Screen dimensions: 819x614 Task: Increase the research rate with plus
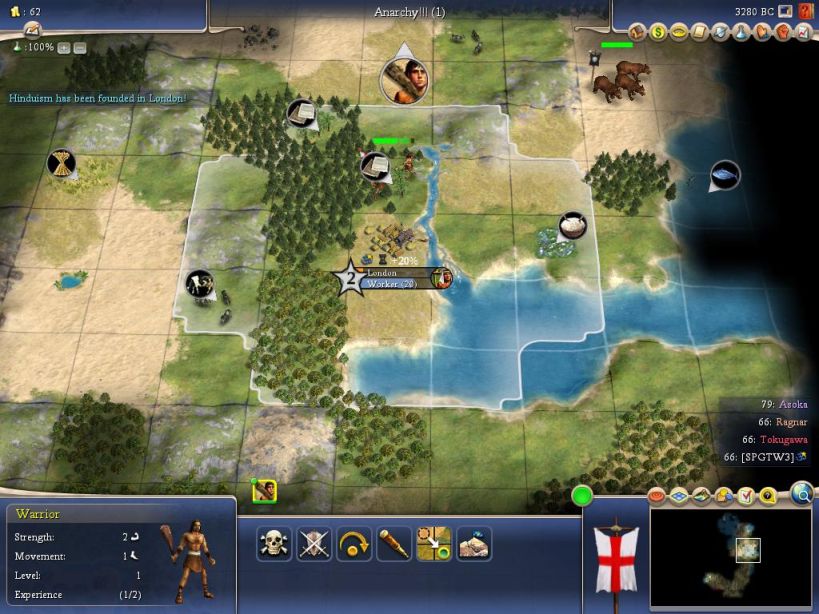tap(64, 47)
